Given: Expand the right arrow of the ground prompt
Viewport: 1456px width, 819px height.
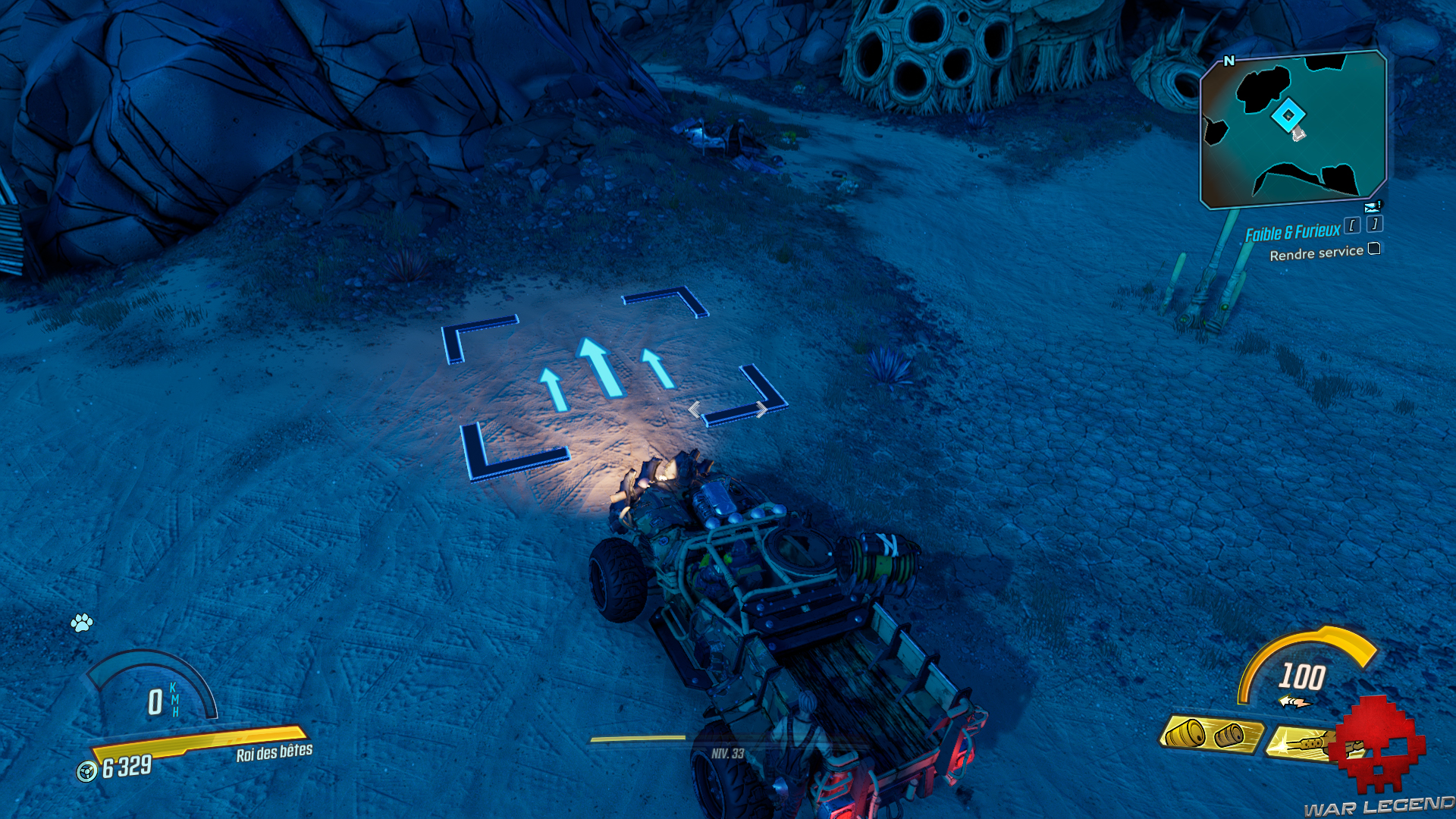Looking at the screenshot, I should pos(761,409).
